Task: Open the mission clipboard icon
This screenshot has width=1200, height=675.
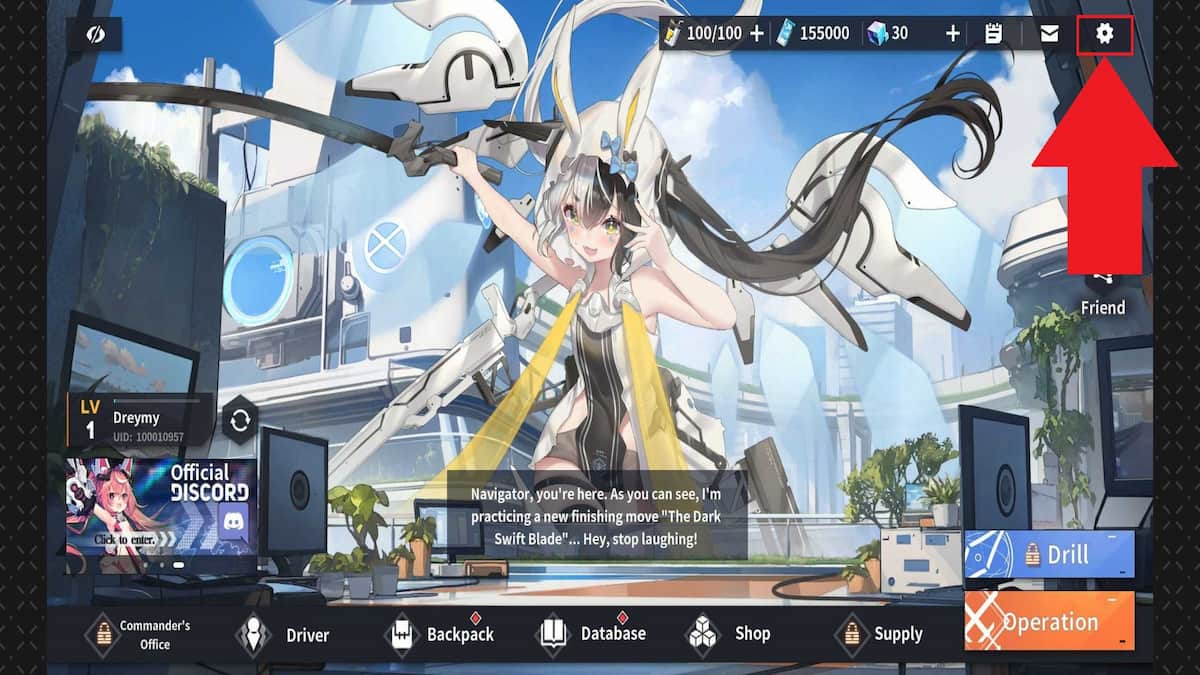Action: 993,34
